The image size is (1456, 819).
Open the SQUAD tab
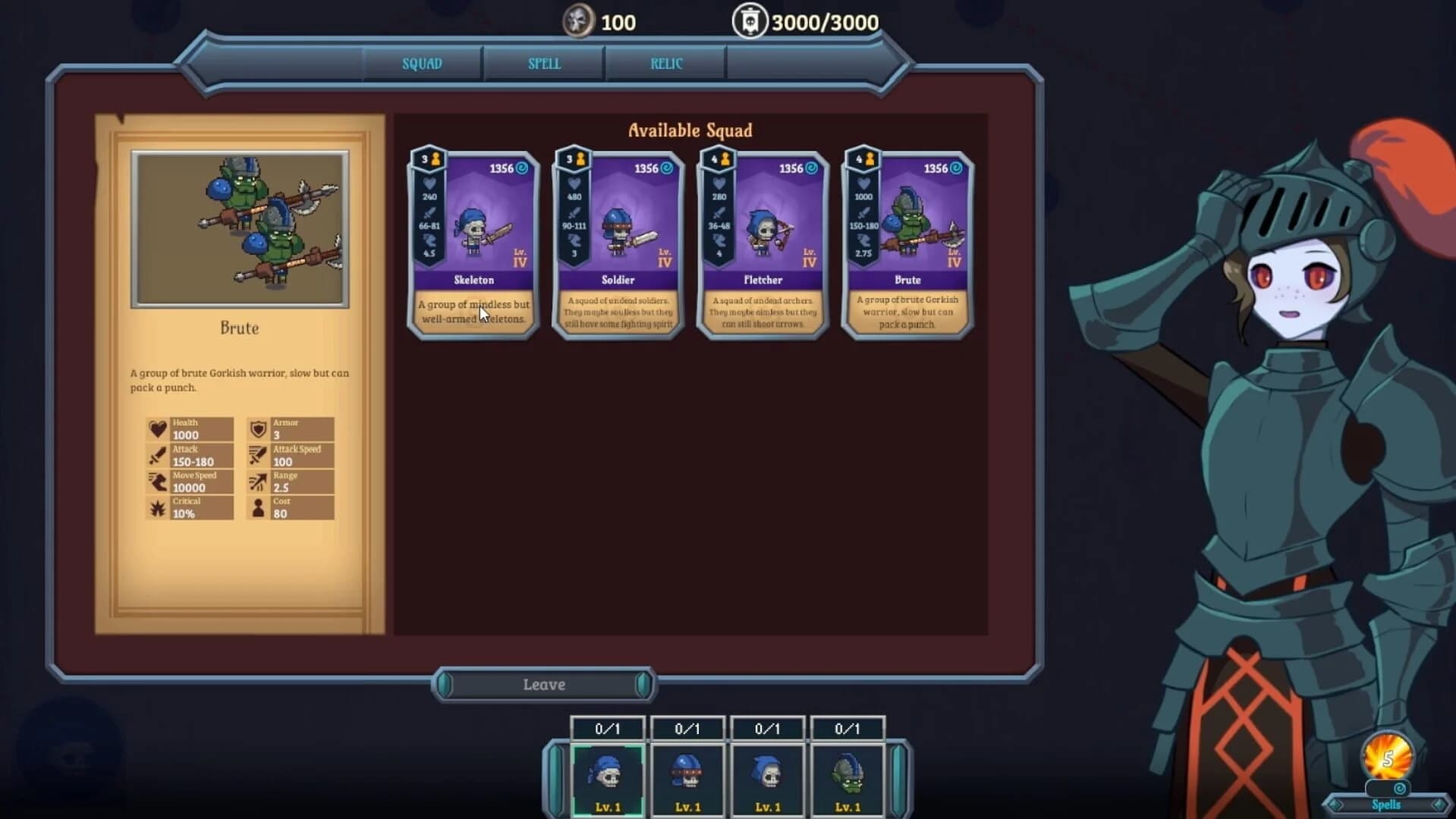(x=422, y=64)
